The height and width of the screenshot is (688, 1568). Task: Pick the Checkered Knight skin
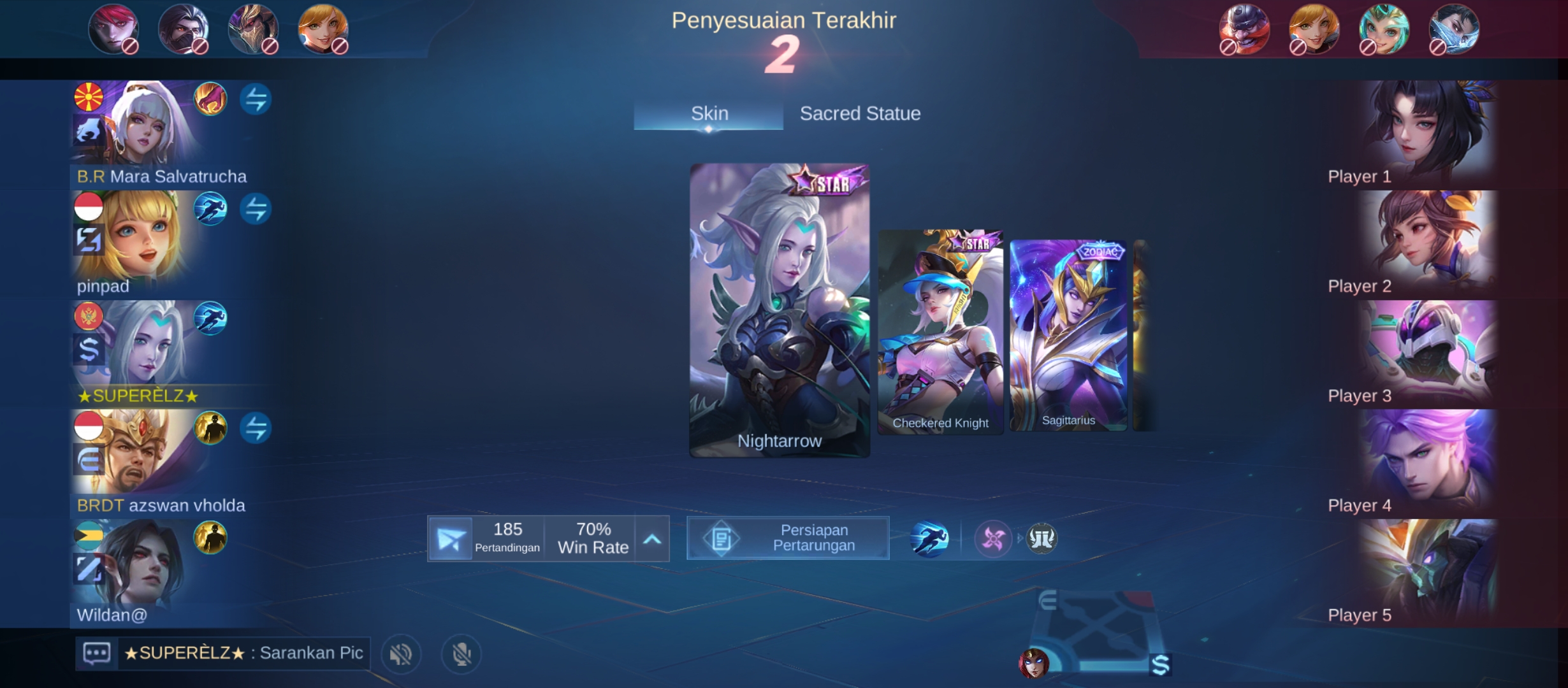point(940,332)
